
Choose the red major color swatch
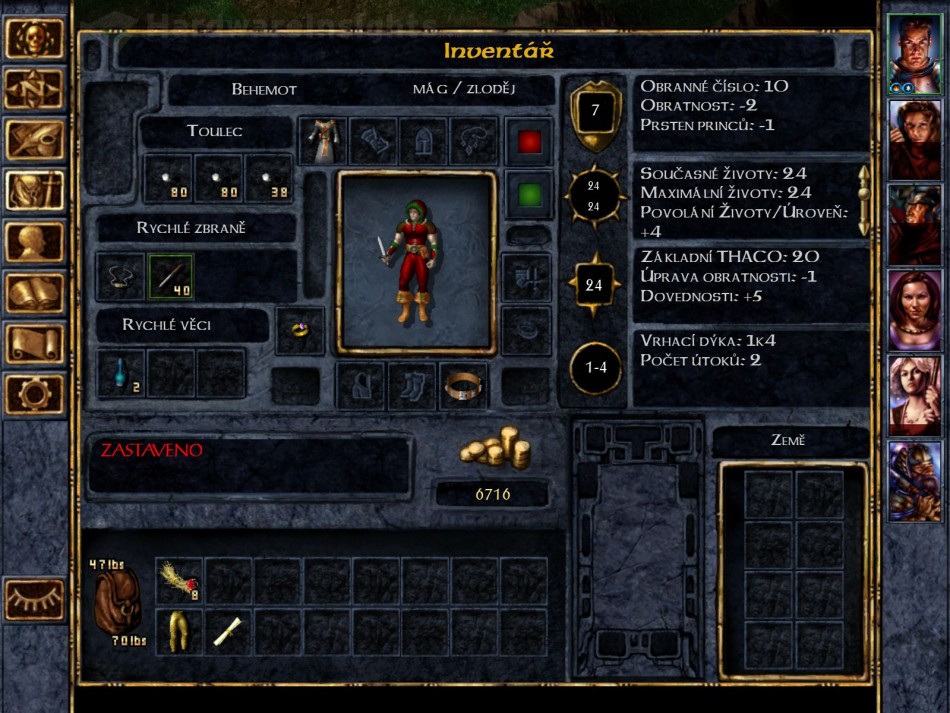click(529, 142)
